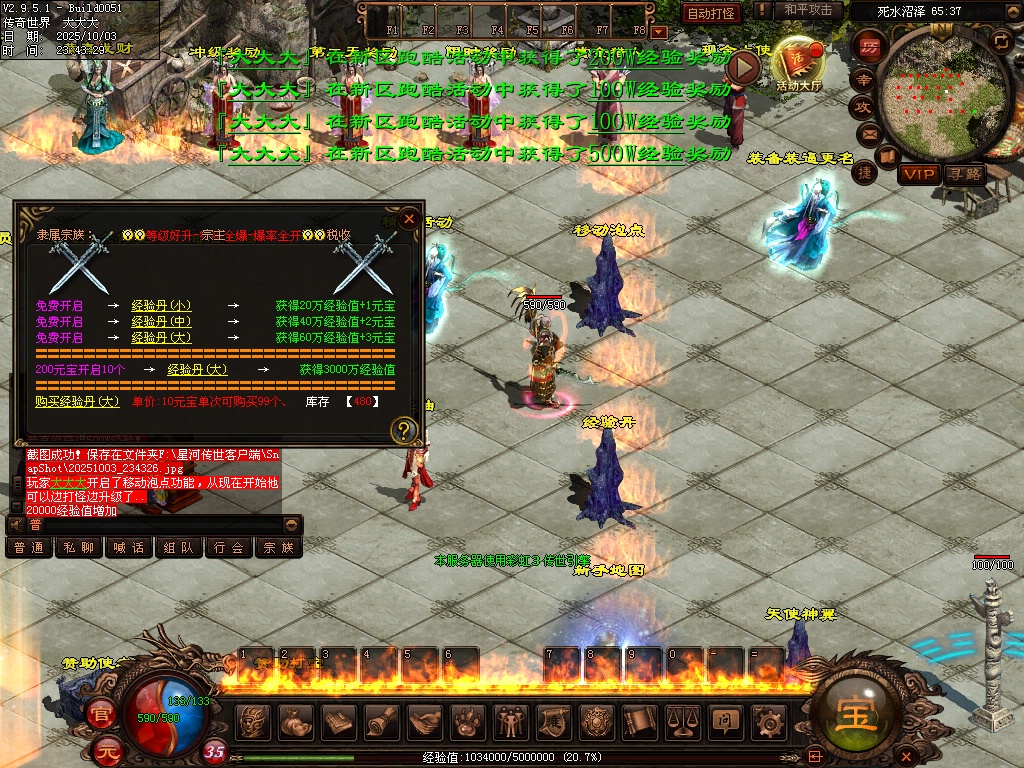This screenshot has height=768, width=1024.
Task: Open the 寻路 pathfinding button
Action: [965, 174]
